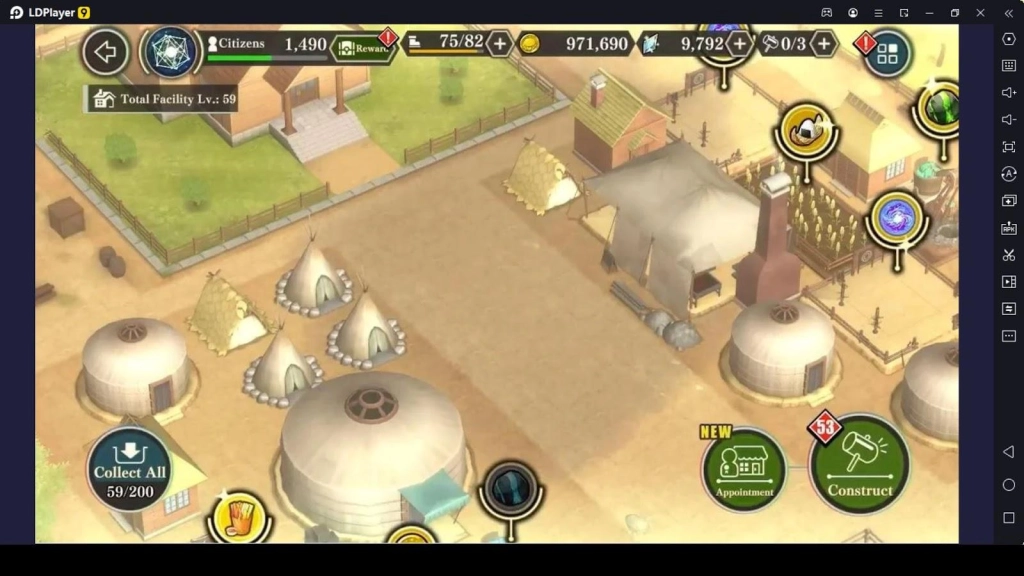Collect the green ore resource bubble
The height and width of the screenshot is (576, 1024).
click(940, 108)
